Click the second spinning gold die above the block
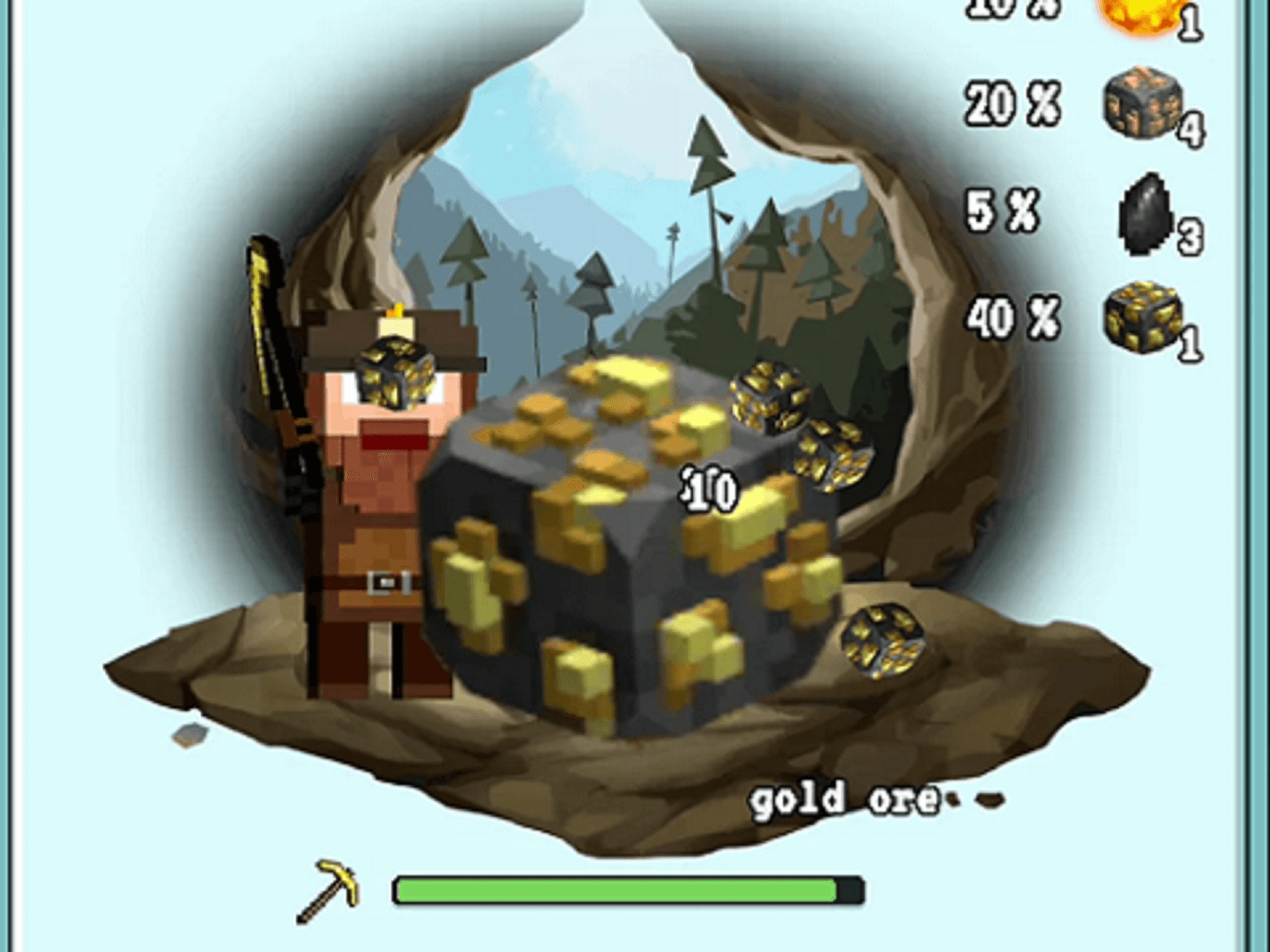 [833, 451]
